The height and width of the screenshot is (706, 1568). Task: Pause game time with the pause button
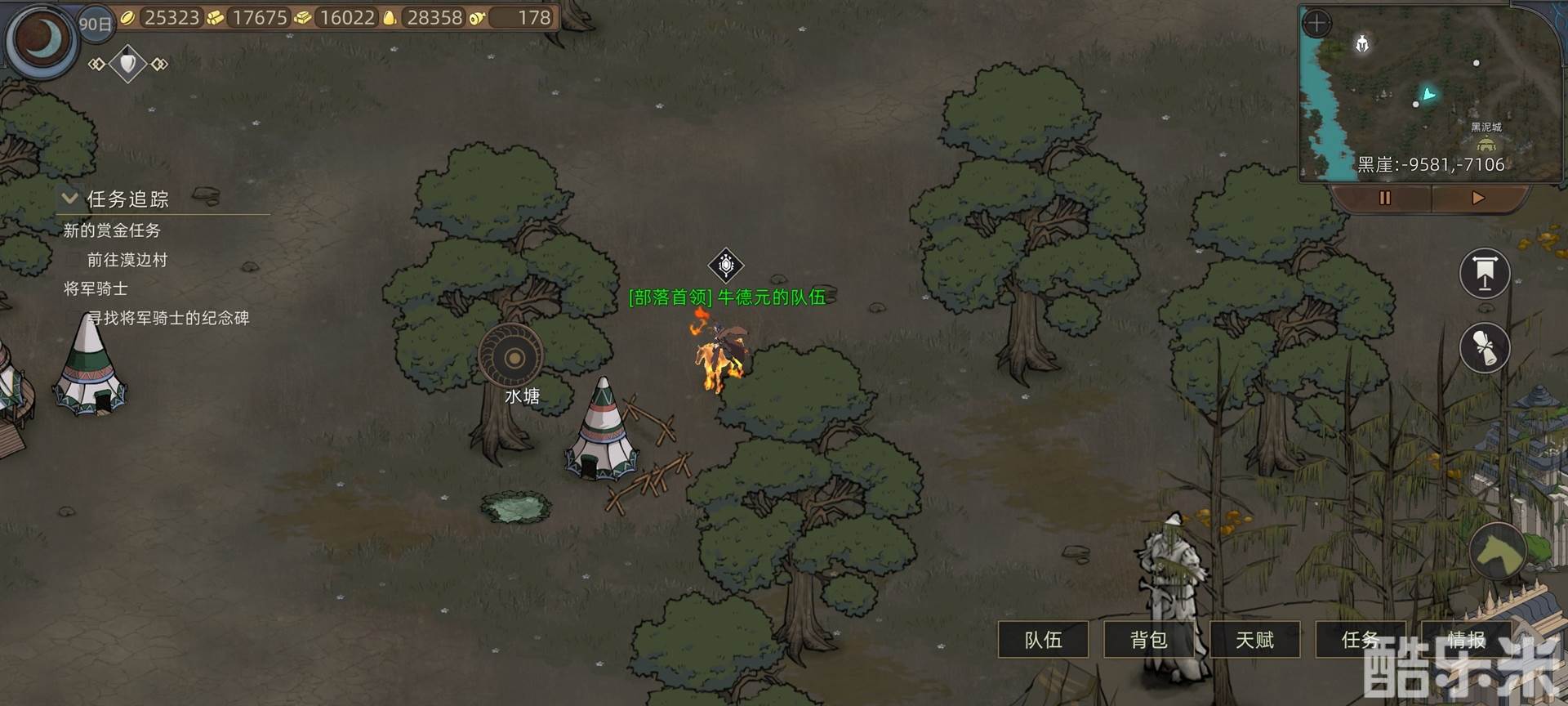click(1384, 198)
